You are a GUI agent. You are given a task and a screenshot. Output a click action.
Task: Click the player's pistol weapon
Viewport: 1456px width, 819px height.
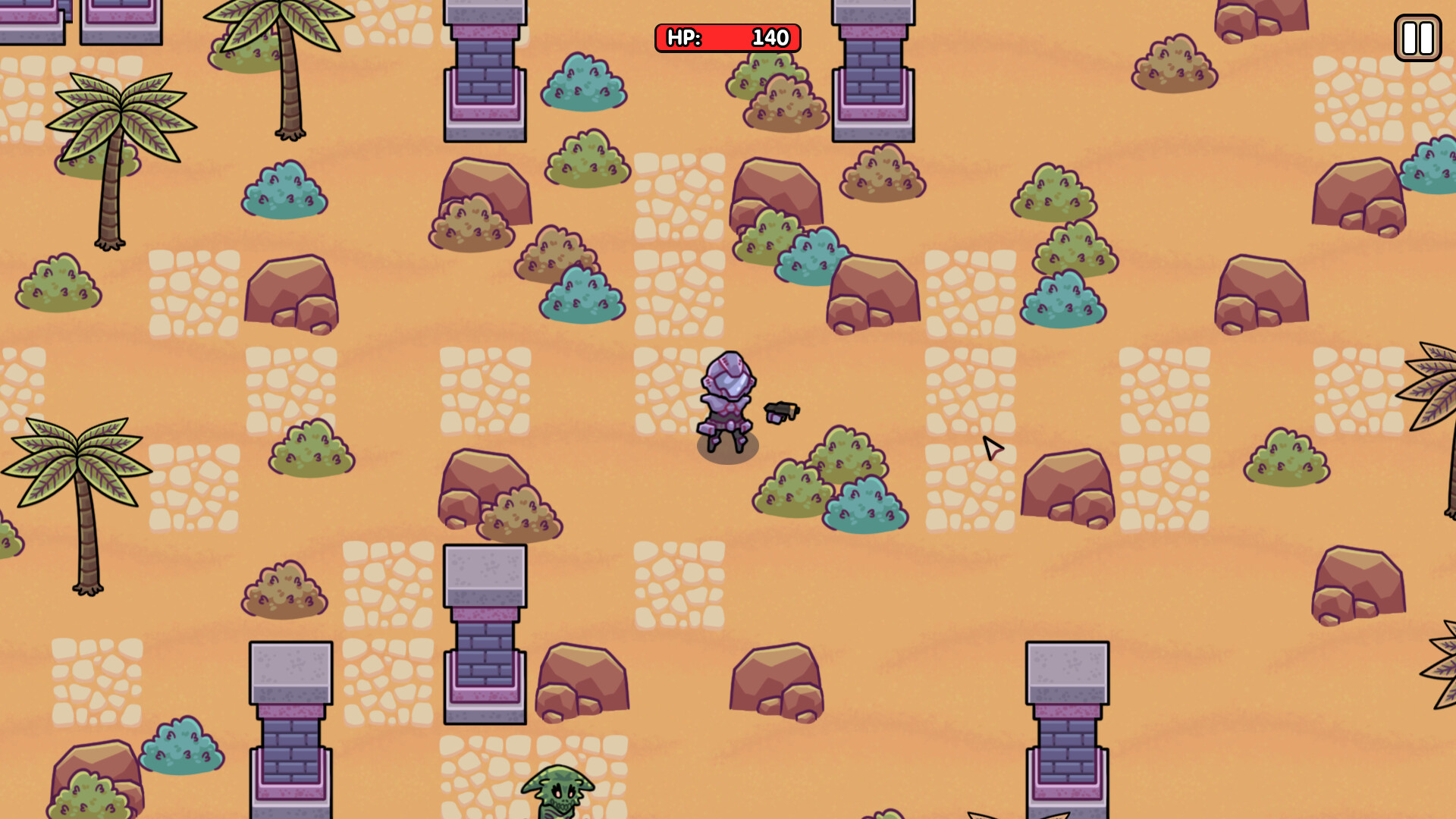[781, 413]
